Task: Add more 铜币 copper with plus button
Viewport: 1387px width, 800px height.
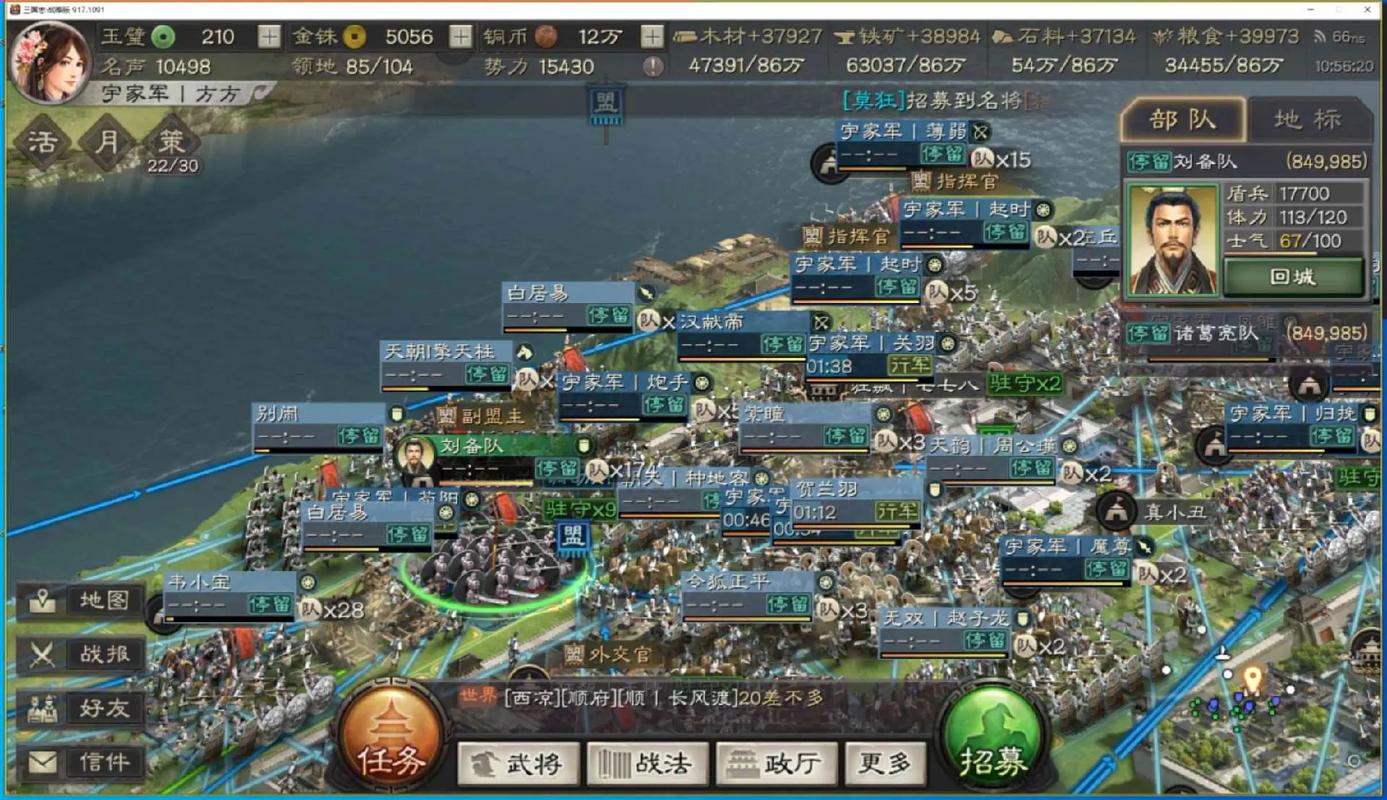Action: (x=652, y=37)
